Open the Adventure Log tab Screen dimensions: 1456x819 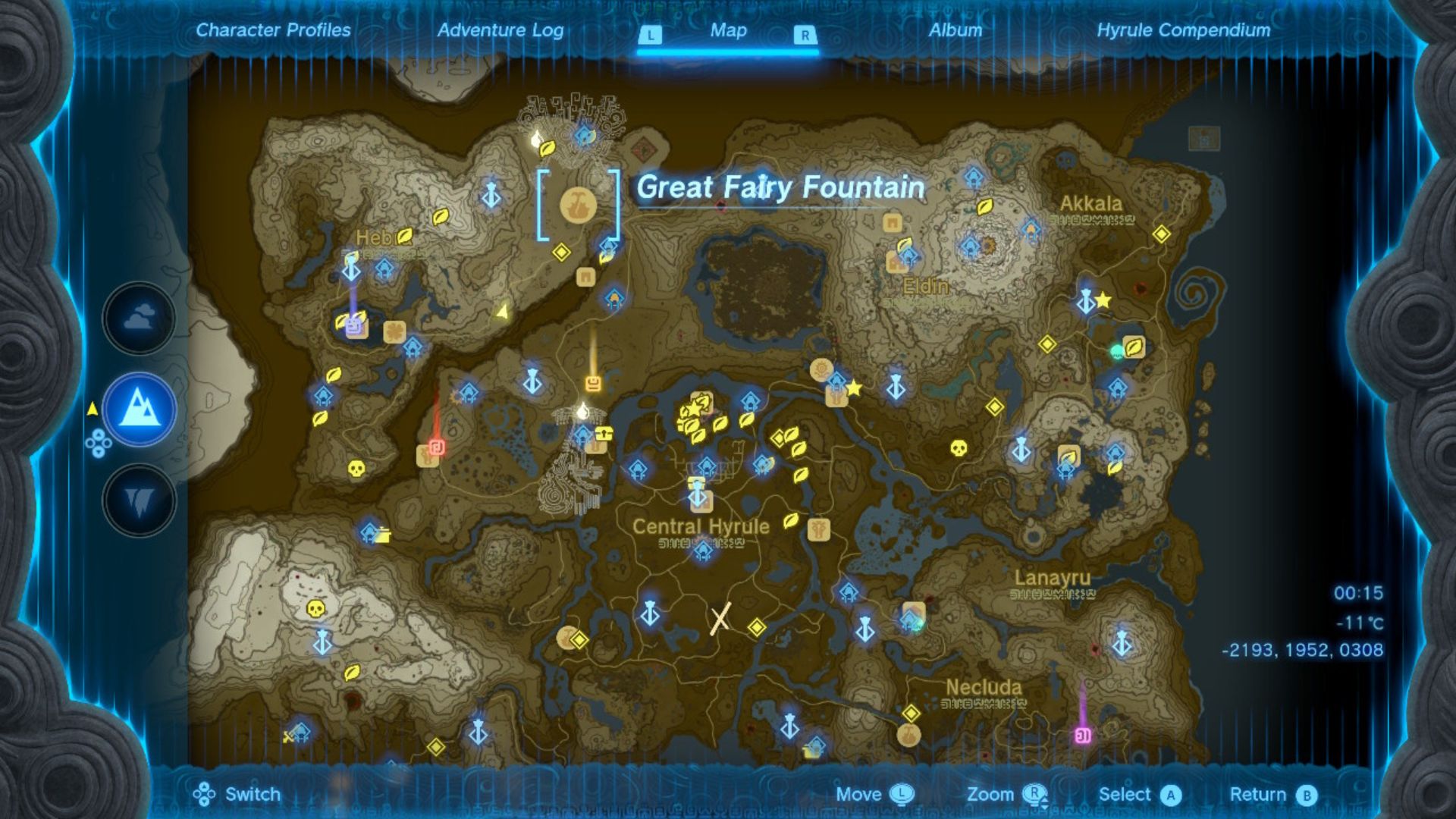[500, 31]
